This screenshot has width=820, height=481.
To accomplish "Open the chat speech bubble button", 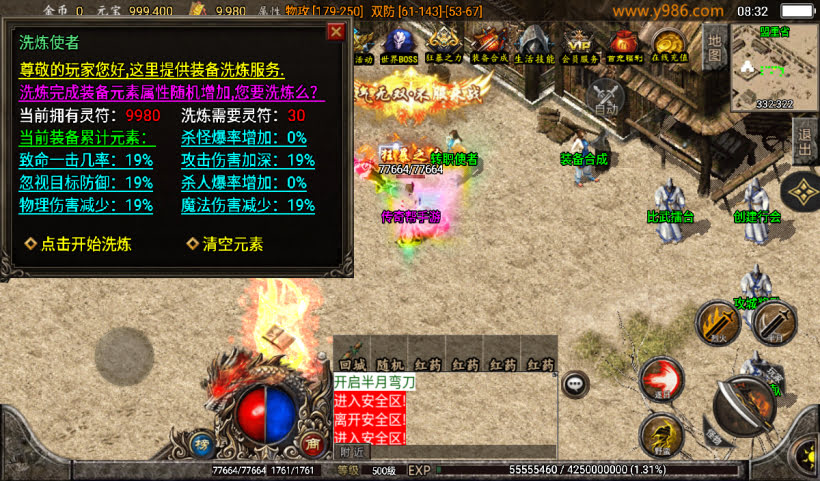I will point(575,382).
